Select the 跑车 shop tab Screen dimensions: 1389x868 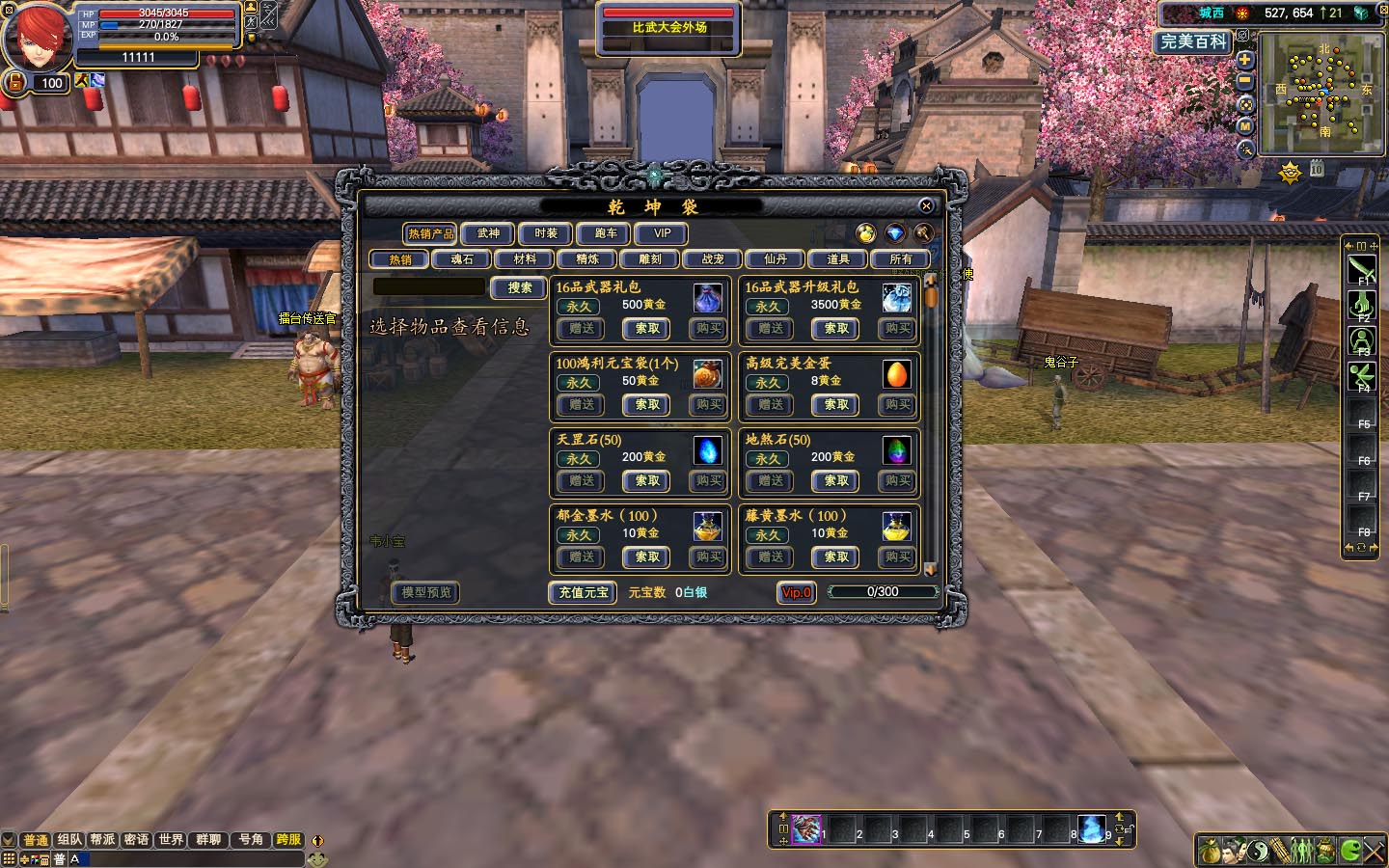[x=605, y=233]
